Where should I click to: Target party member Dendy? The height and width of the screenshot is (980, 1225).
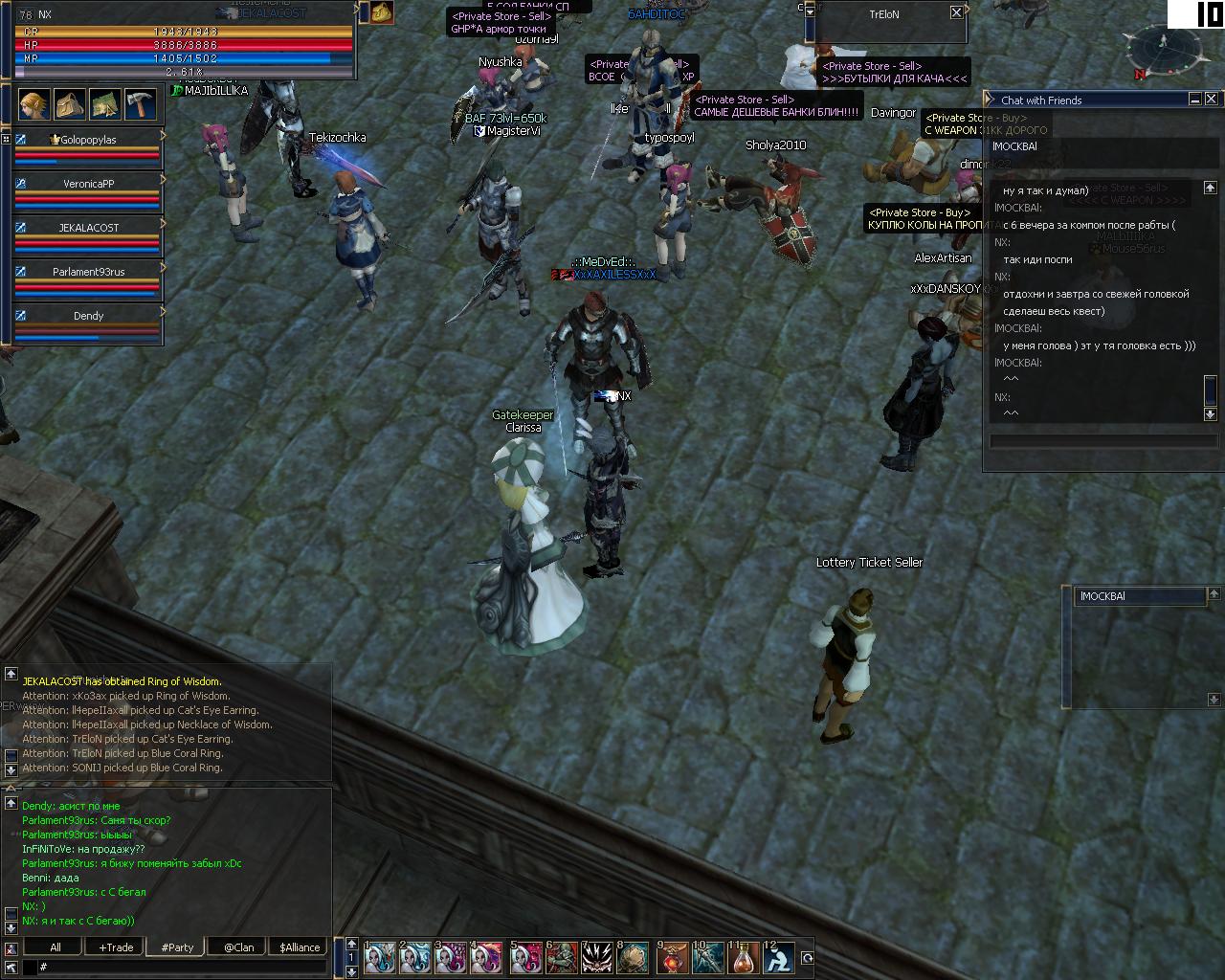88,316
